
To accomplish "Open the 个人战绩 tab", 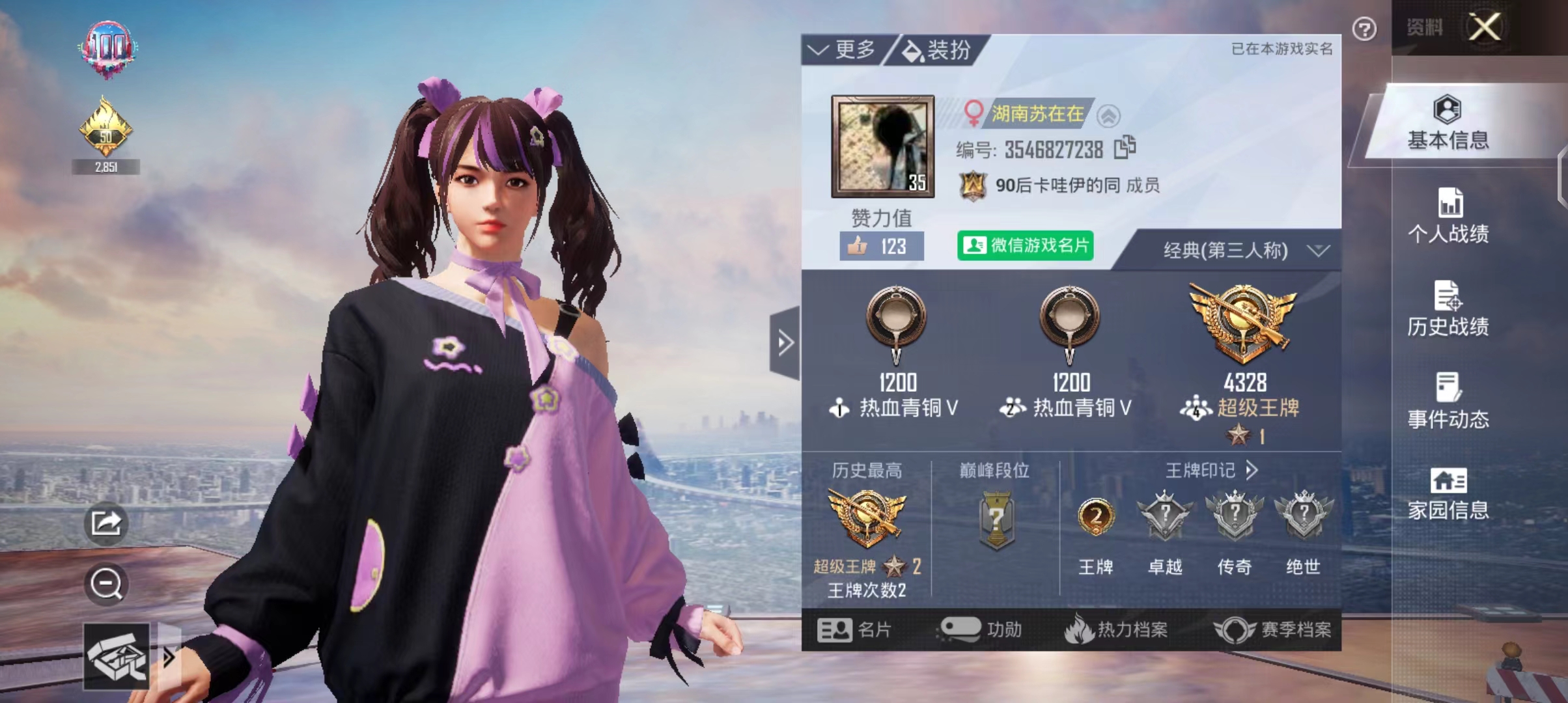I will tap(1448, 216).
